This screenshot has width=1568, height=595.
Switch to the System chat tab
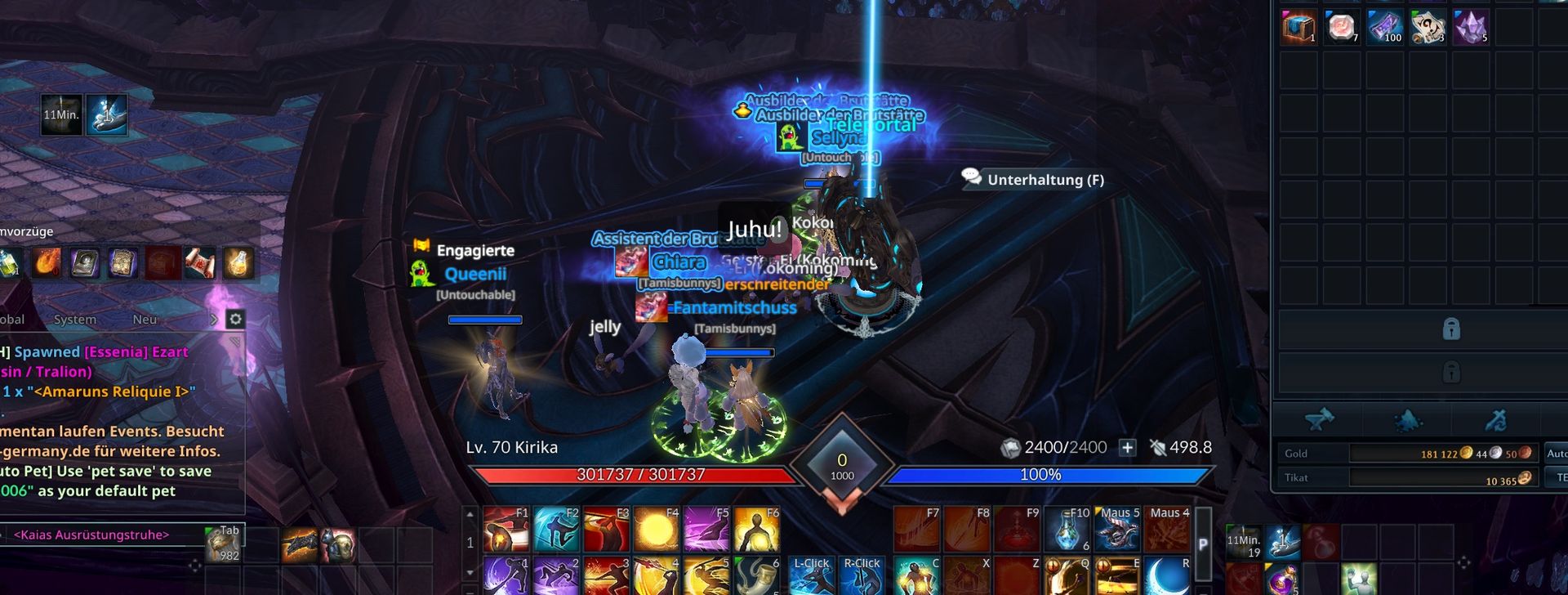(75, 320)
